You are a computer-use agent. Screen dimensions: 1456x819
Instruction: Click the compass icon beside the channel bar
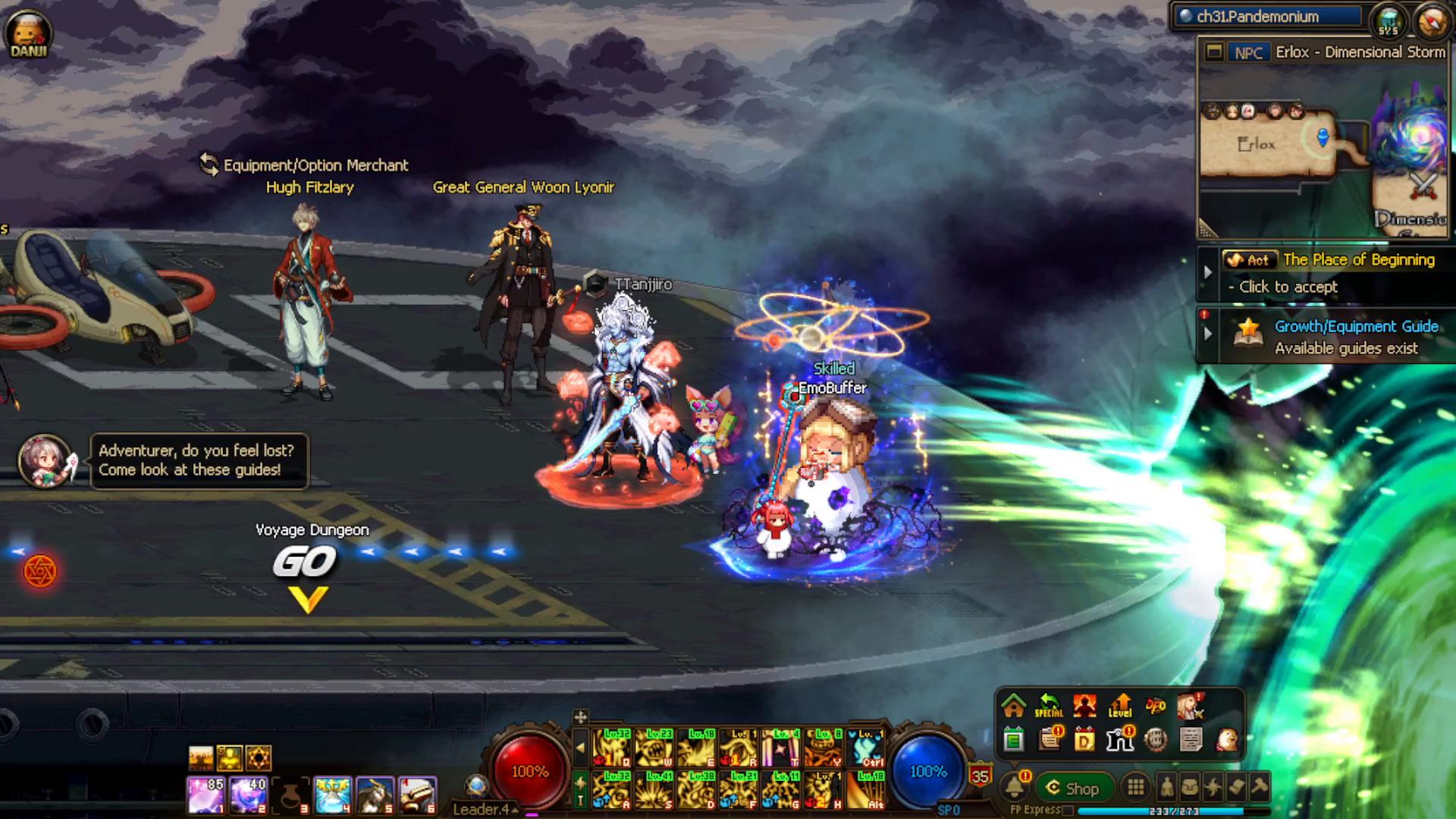click(1431, 21)
